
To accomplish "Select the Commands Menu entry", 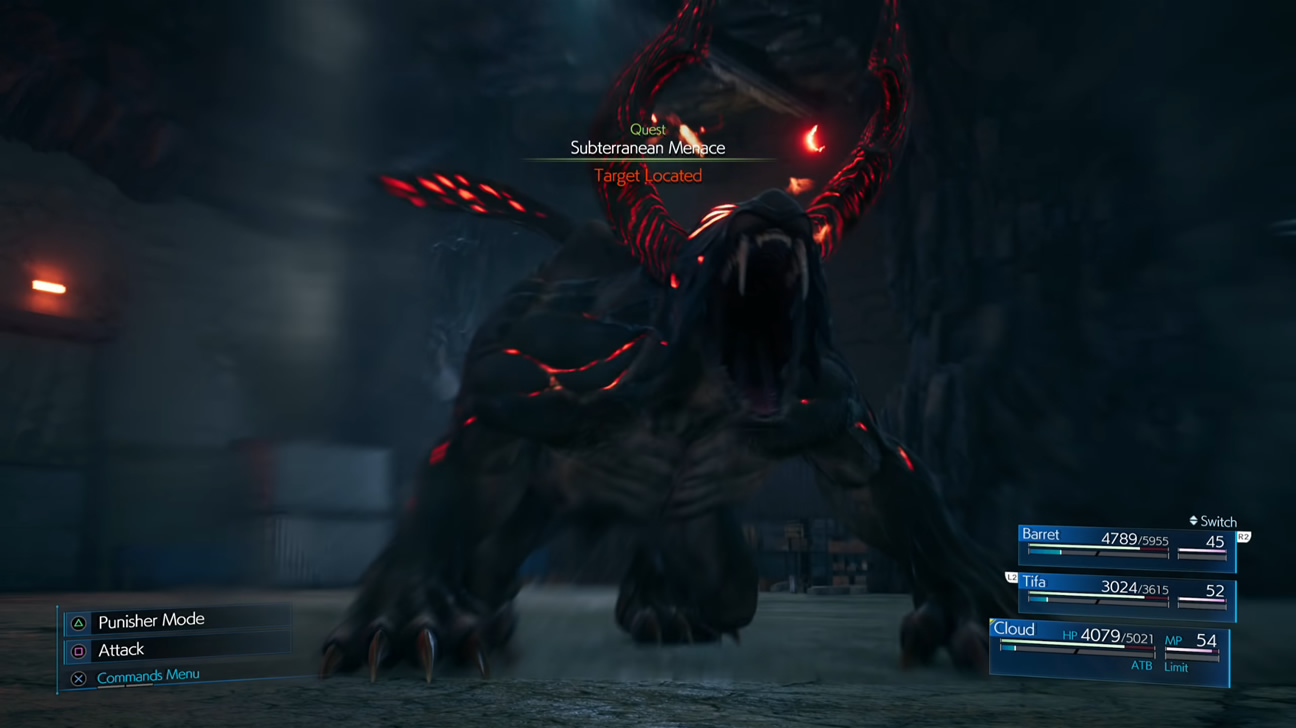I will (x=148, y=675).
